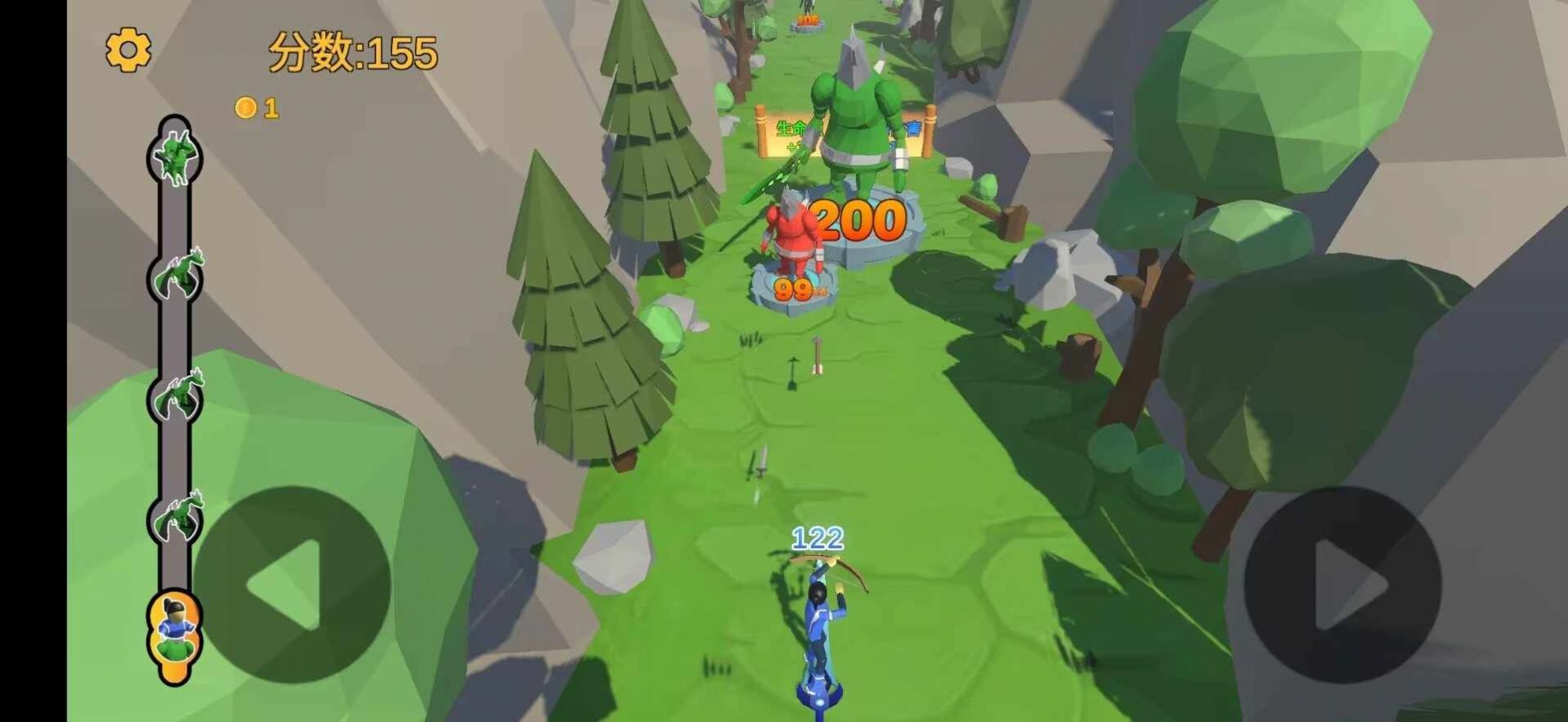This screenshot has width=1568, height=722.
Task: Tap the left arrow move button
Action: [x=292, y=584]
